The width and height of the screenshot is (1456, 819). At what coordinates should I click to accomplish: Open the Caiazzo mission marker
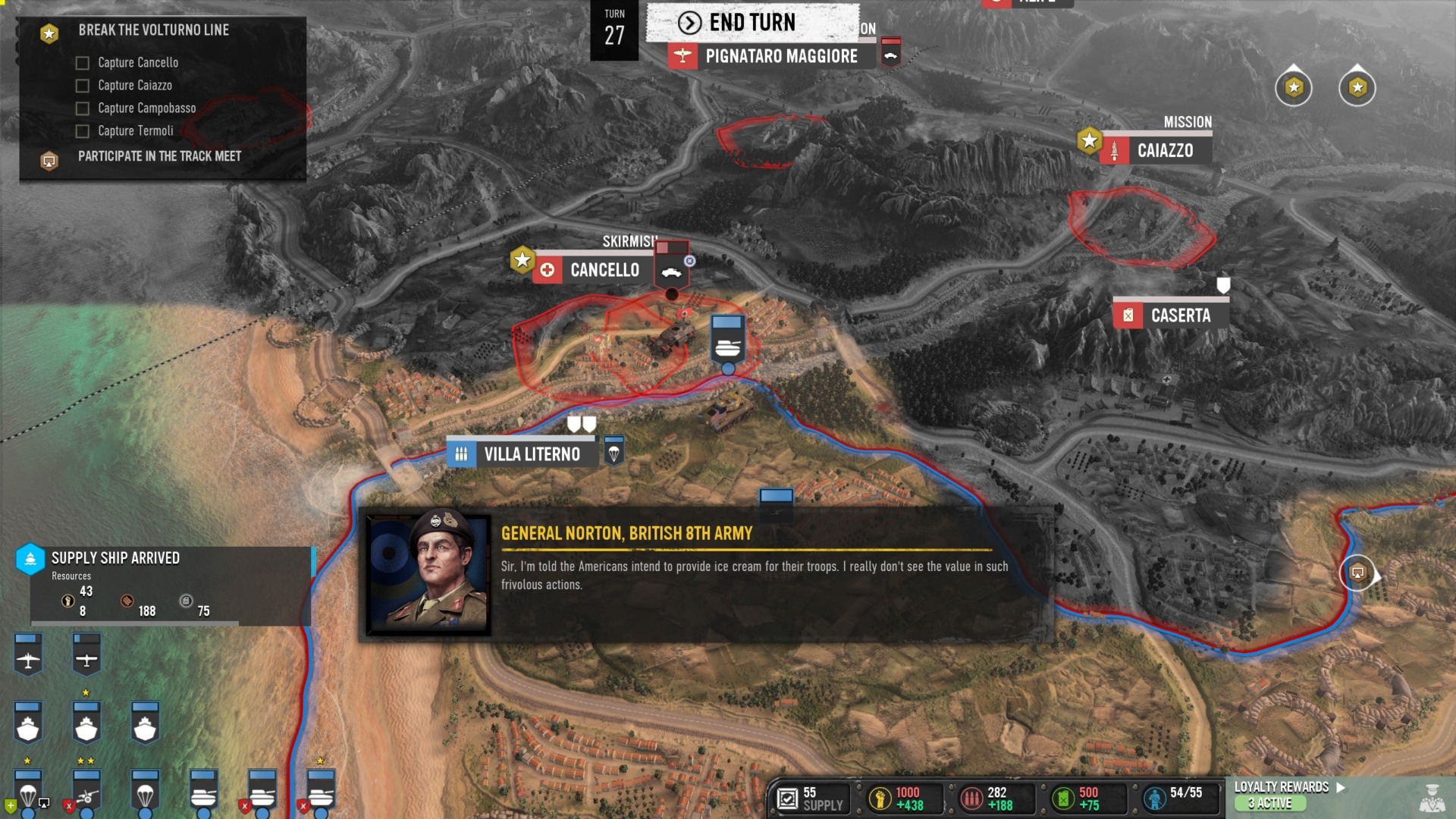pos(1164,150)
